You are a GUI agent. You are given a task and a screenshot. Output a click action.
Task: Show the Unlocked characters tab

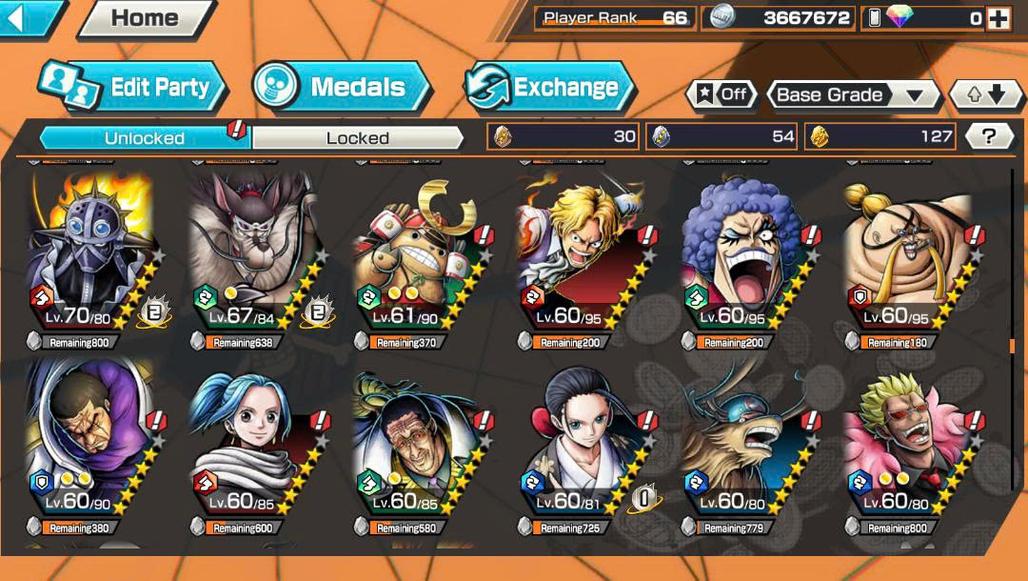144,138
